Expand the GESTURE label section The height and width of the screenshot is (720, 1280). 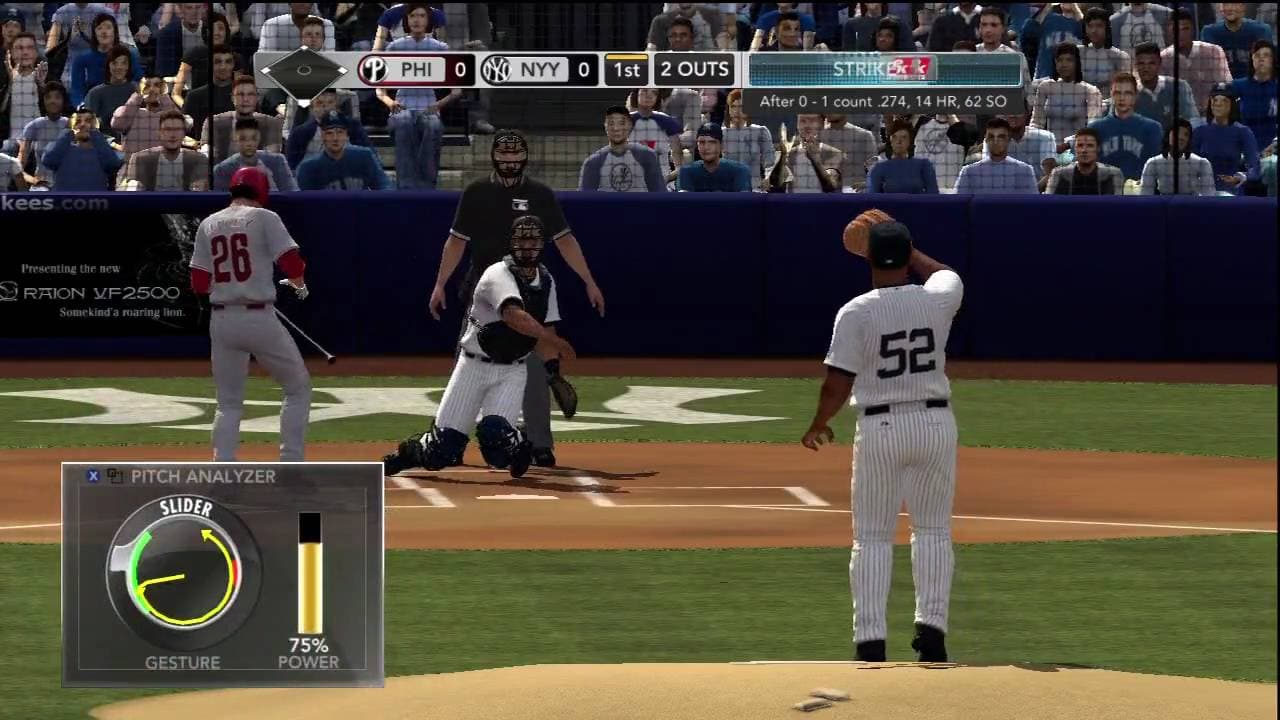coord(185,662)
